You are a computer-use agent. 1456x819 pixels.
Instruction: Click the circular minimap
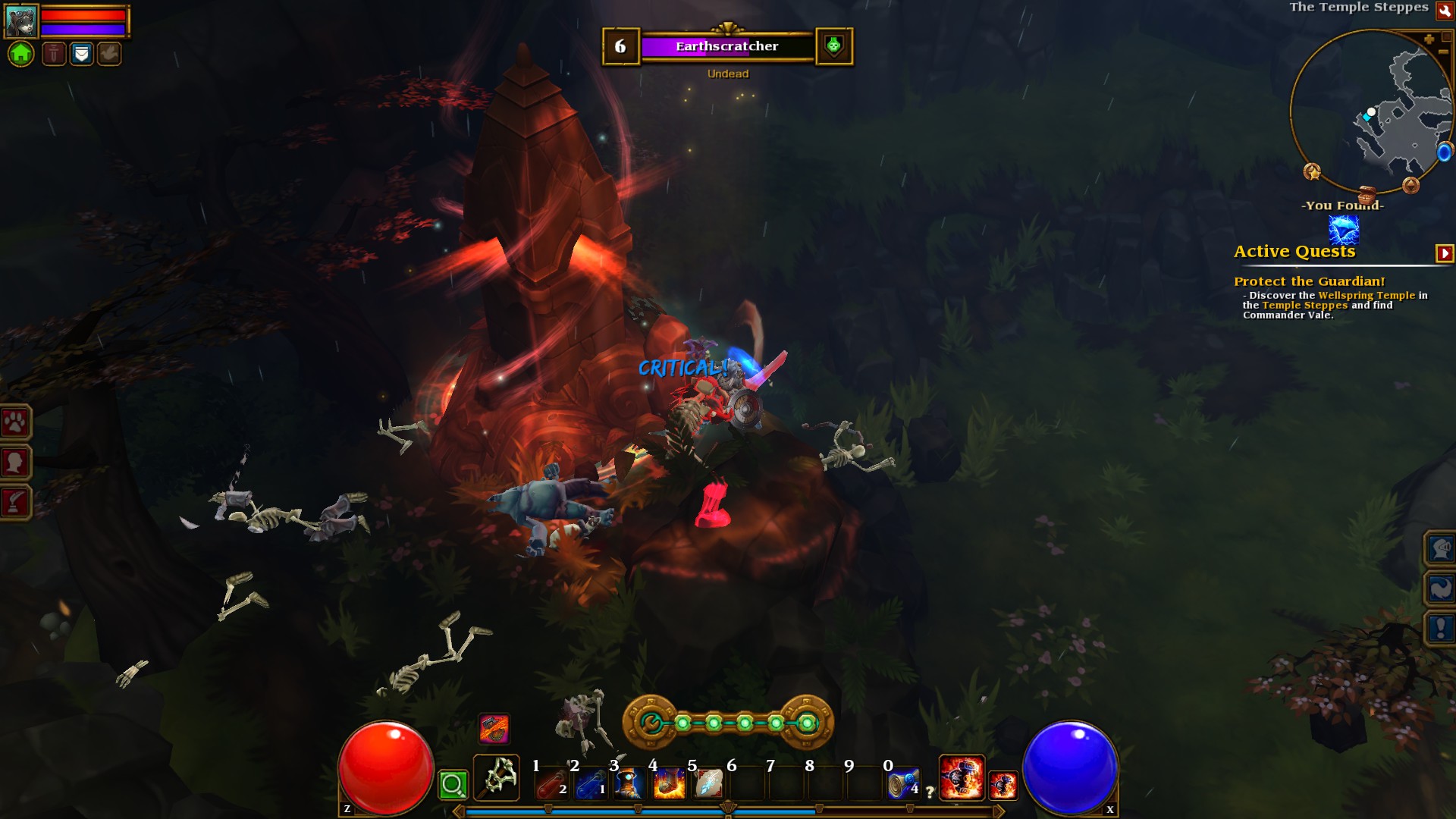click(x=1370, y=112)
